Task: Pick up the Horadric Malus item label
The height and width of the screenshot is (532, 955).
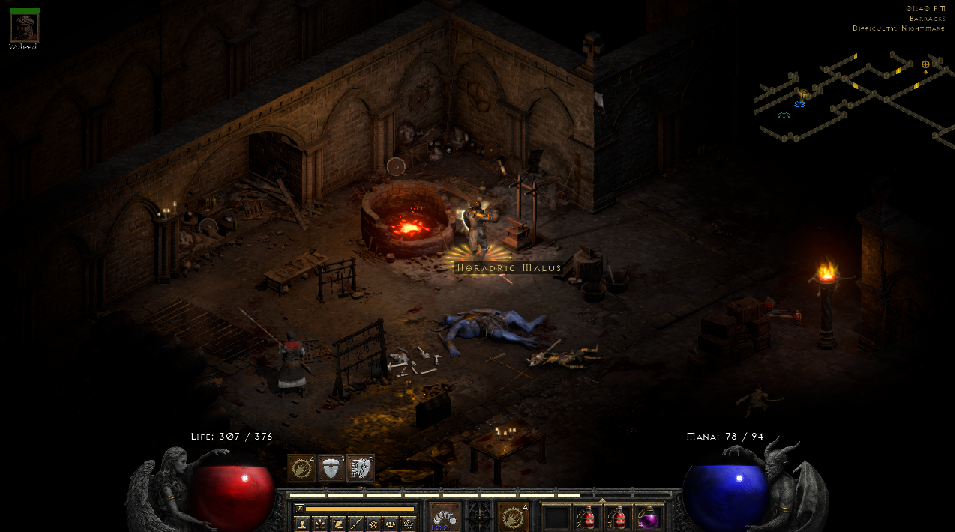Action: (503, 268)
